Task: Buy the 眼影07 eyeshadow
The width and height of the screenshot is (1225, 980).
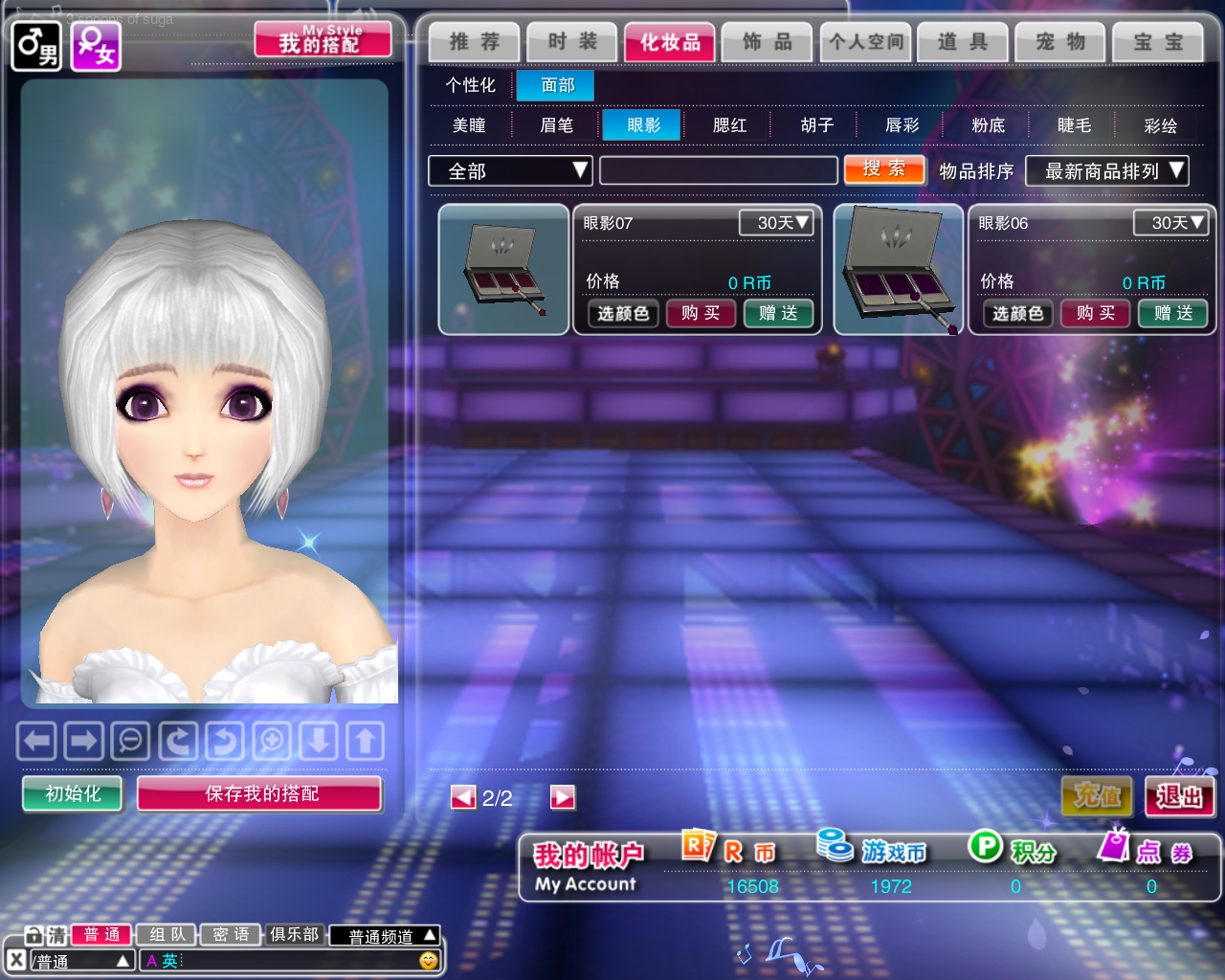Action: click(x=701, y=313)
